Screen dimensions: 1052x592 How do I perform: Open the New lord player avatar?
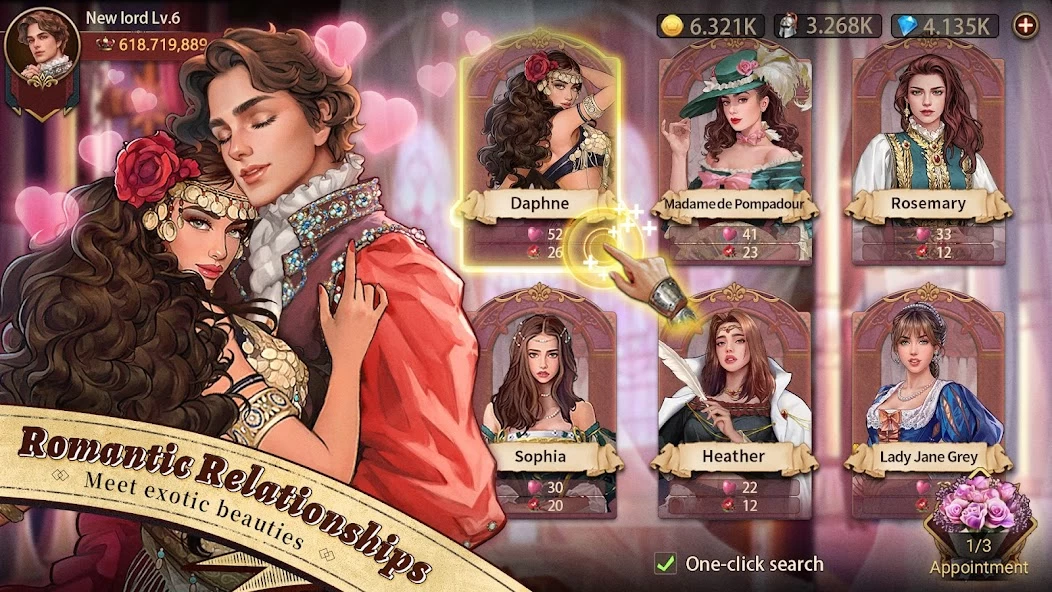click(x=42, y=50)
